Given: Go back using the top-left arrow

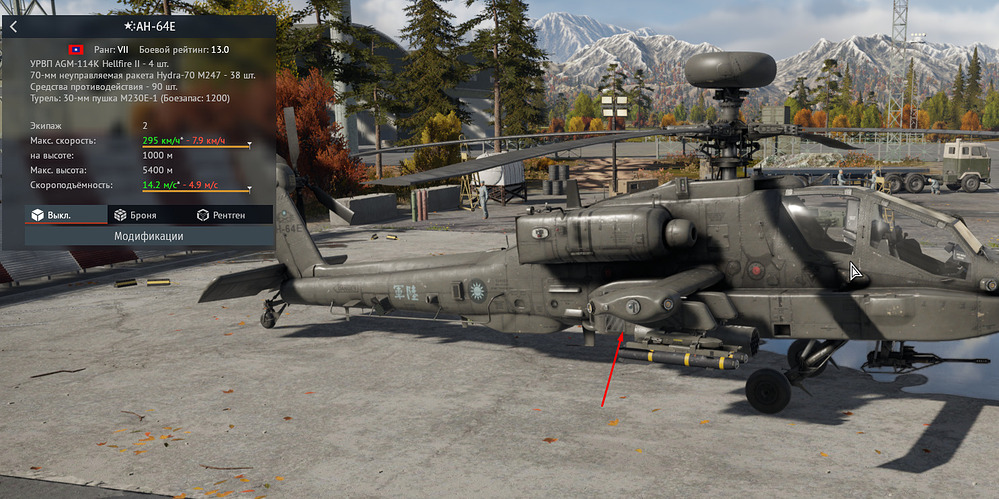Looking at the screenshot, I should tap(13, 27).
